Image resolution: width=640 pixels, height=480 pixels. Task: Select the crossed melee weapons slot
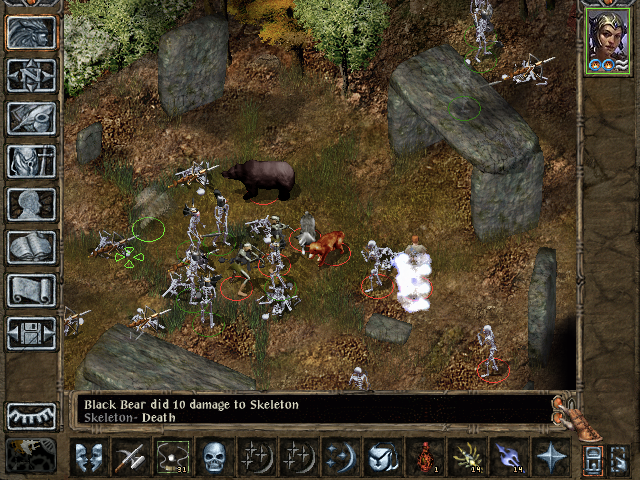click(130, 457)
